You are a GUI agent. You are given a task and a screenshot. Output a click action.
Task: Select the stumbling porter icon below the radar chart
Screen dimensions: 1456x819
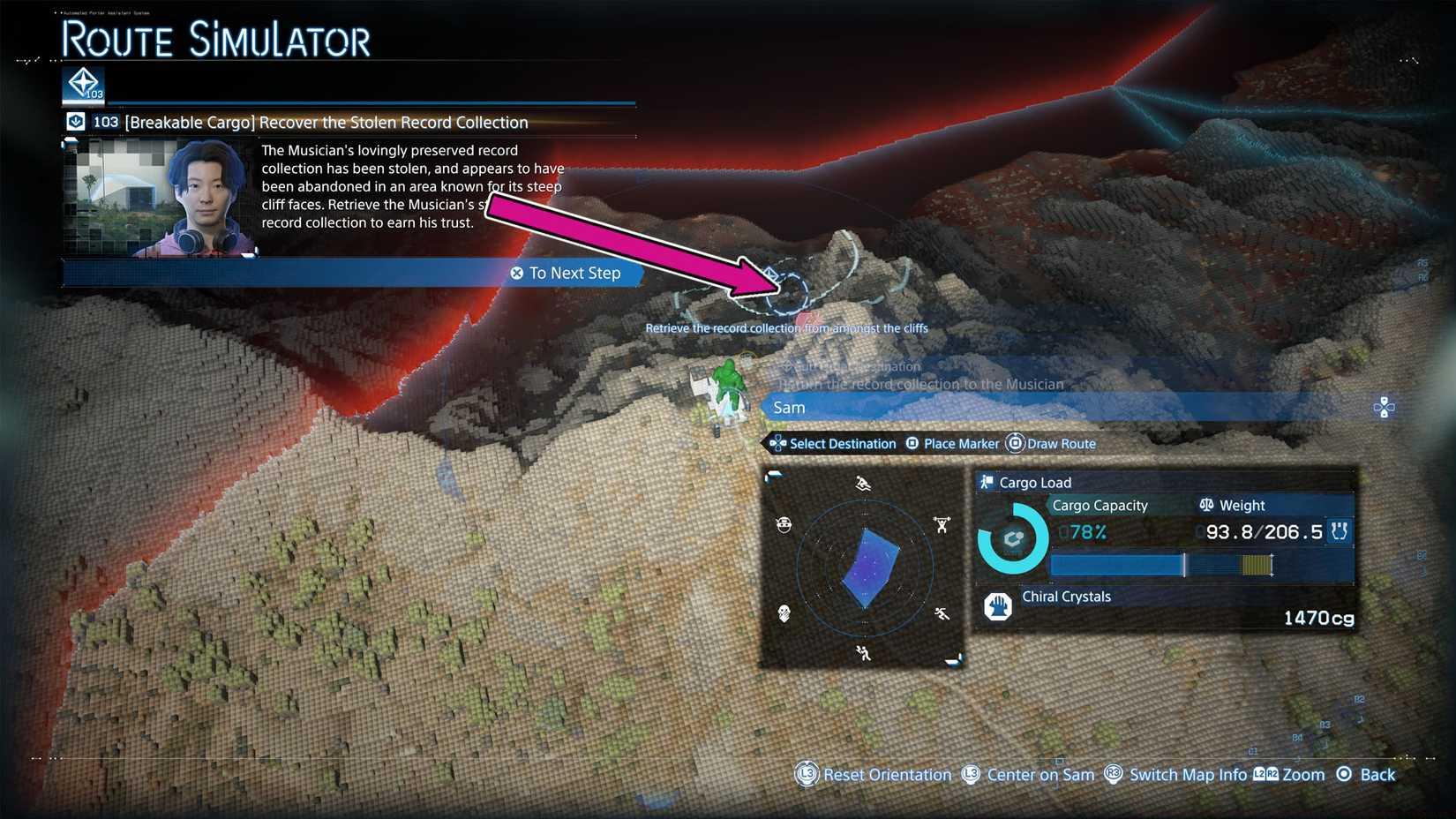(x=863, y=653)
